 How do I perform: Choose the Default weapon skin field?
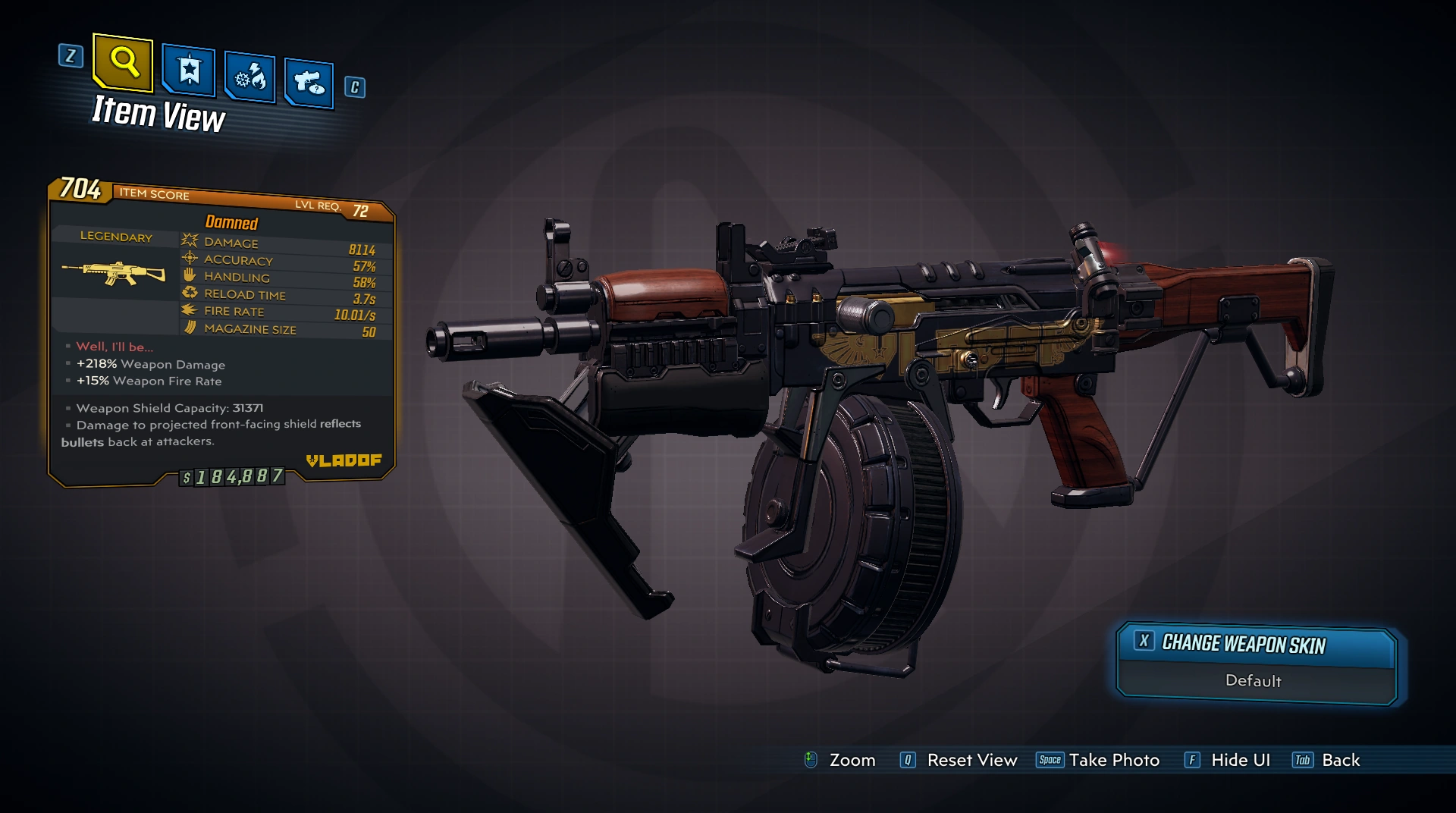click(x=1254, y=681)
